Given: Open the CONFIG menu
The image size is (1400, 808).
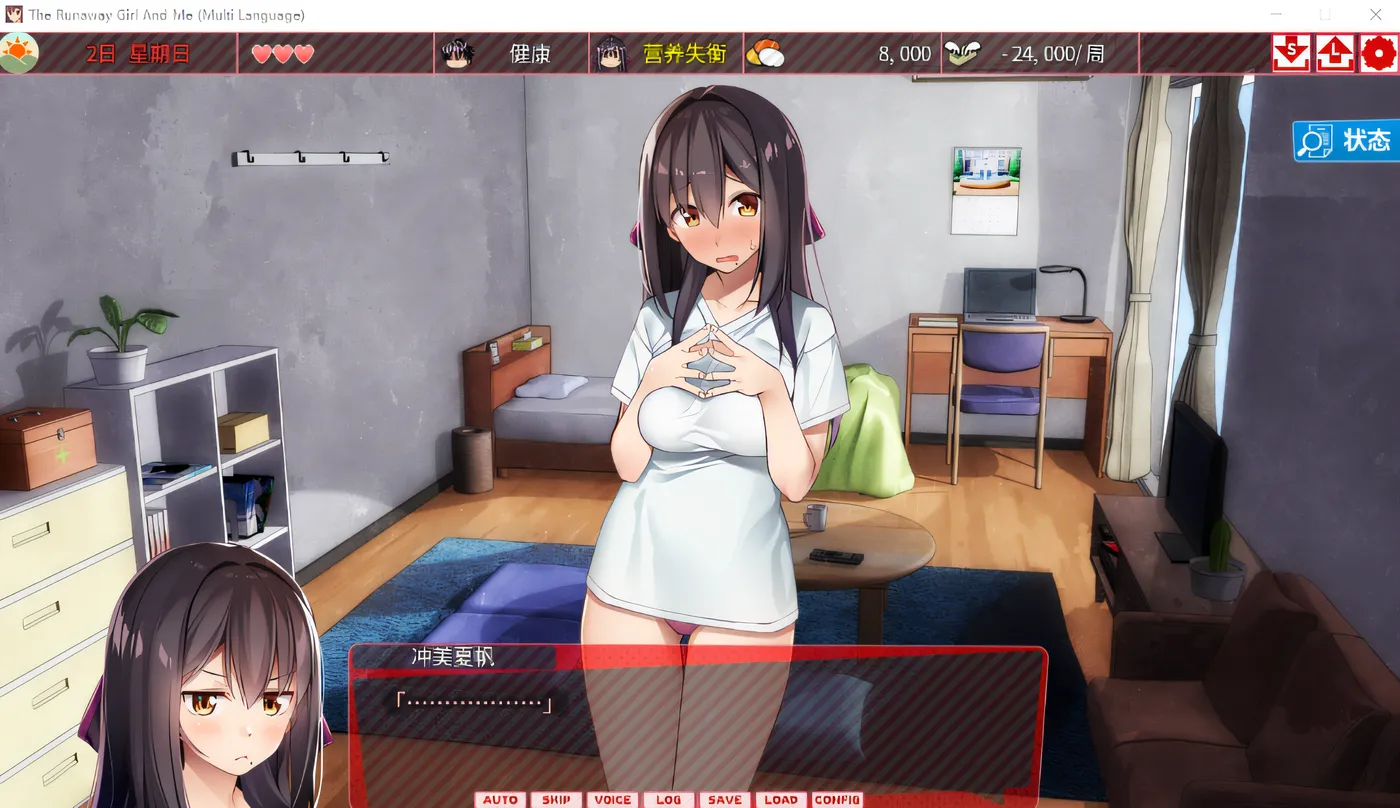Looking at the screenshot, I should pos(838,798).
